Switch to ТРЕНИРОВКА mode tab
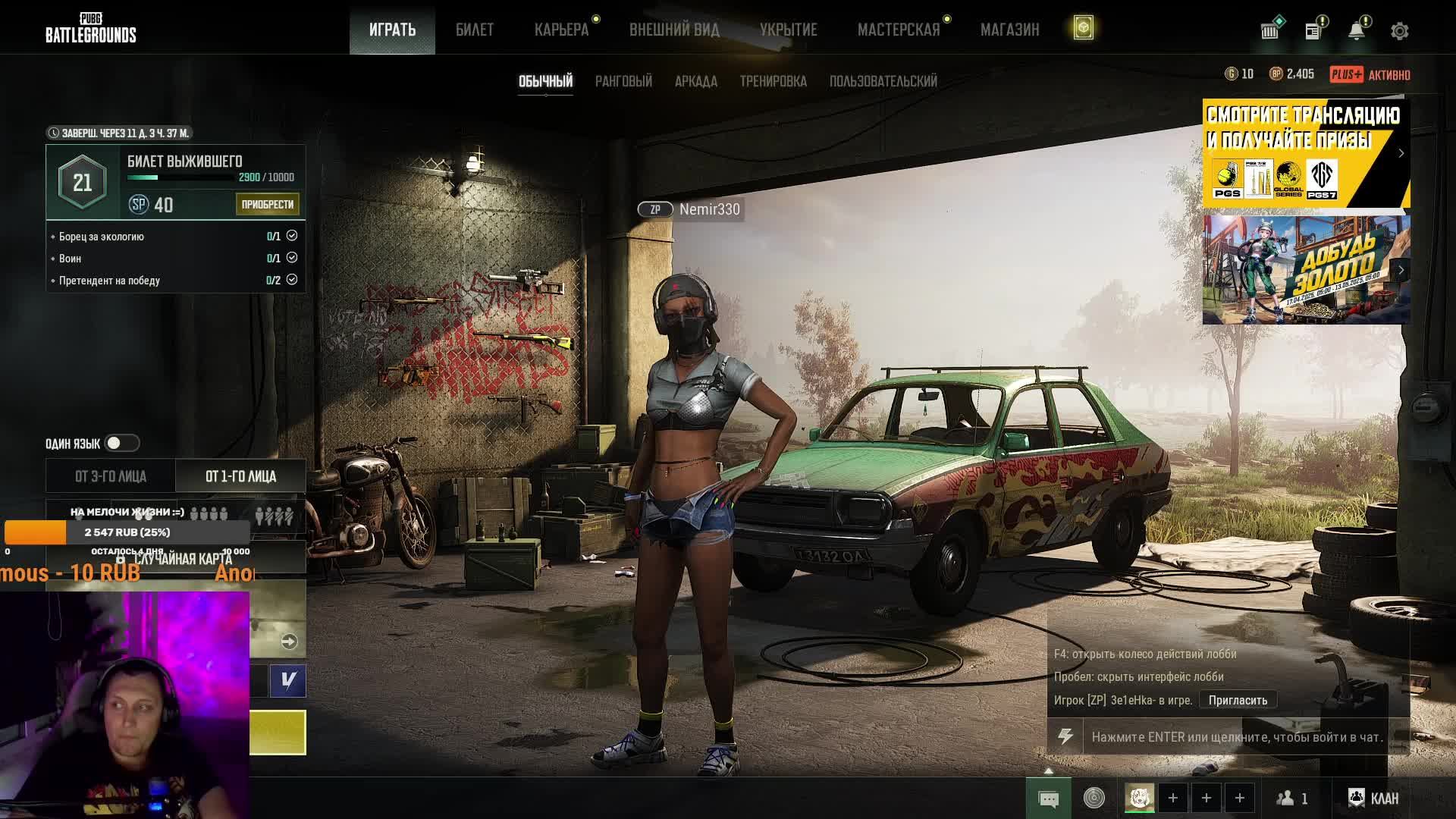The image size is (1456, 819). (773, 81)
